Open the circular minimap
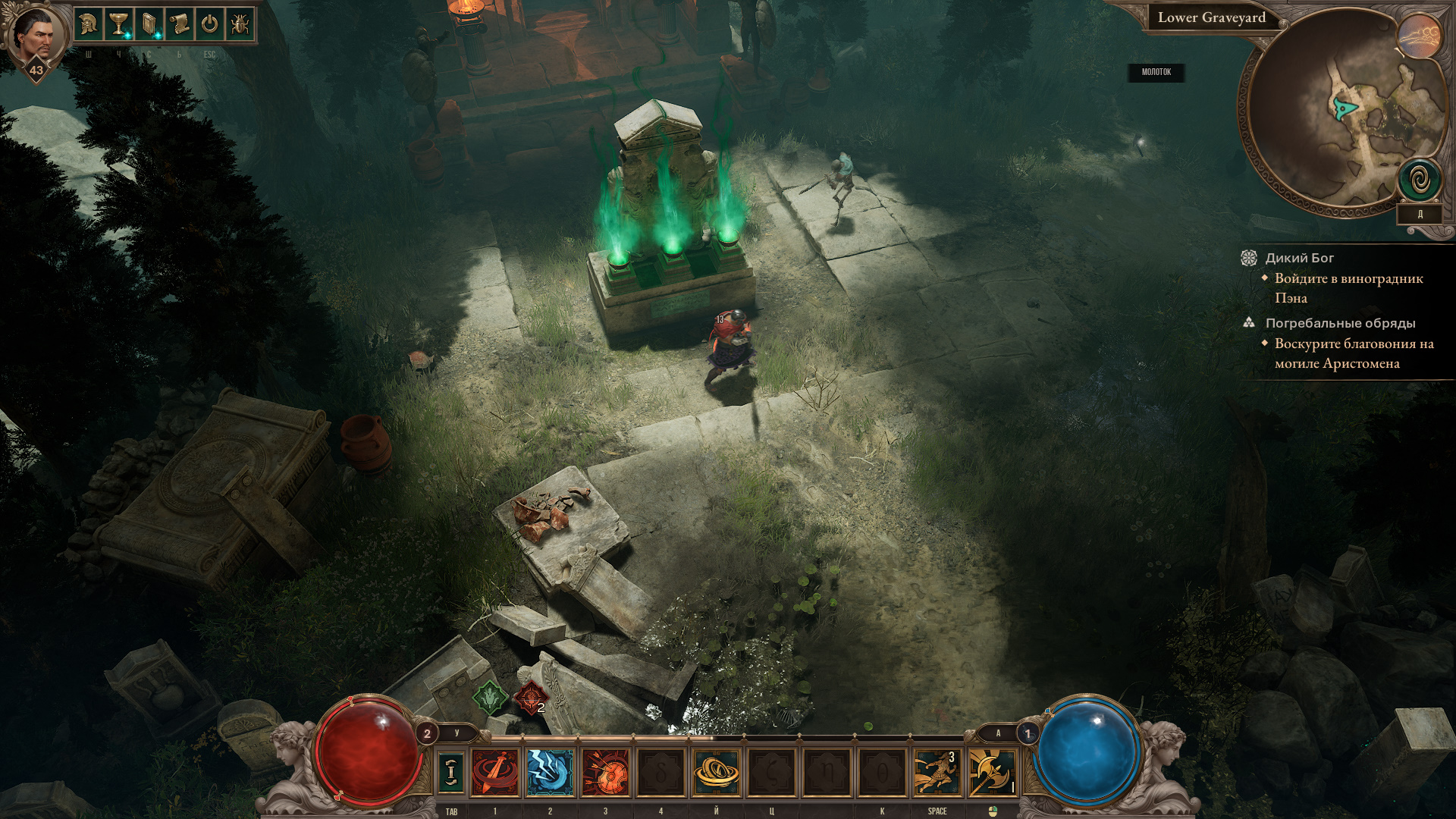This screenshot has height=819, width=1456. pos(1335,114)
